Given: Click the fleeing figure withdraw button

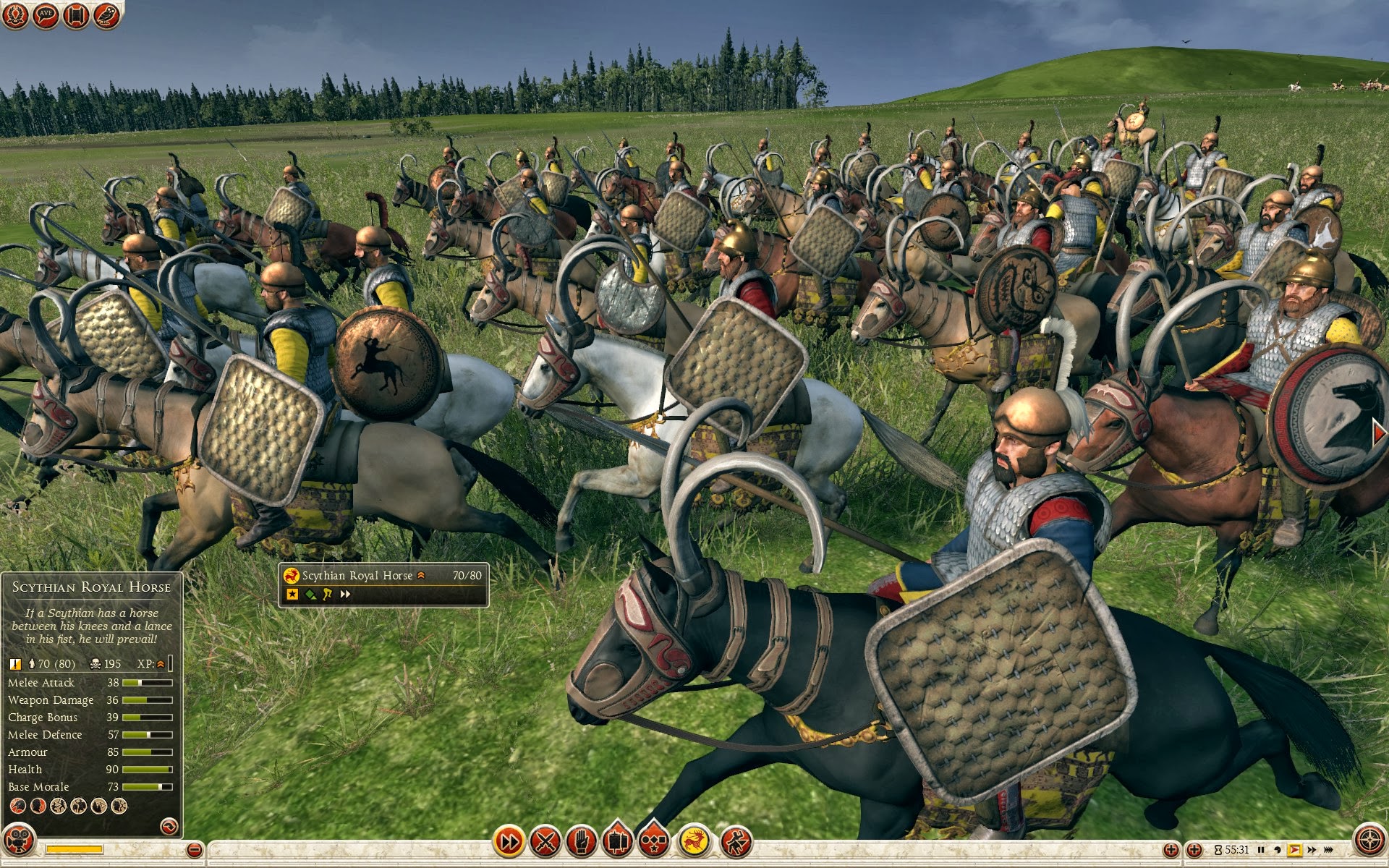Looking at the screenshot, I should [736, 841].
